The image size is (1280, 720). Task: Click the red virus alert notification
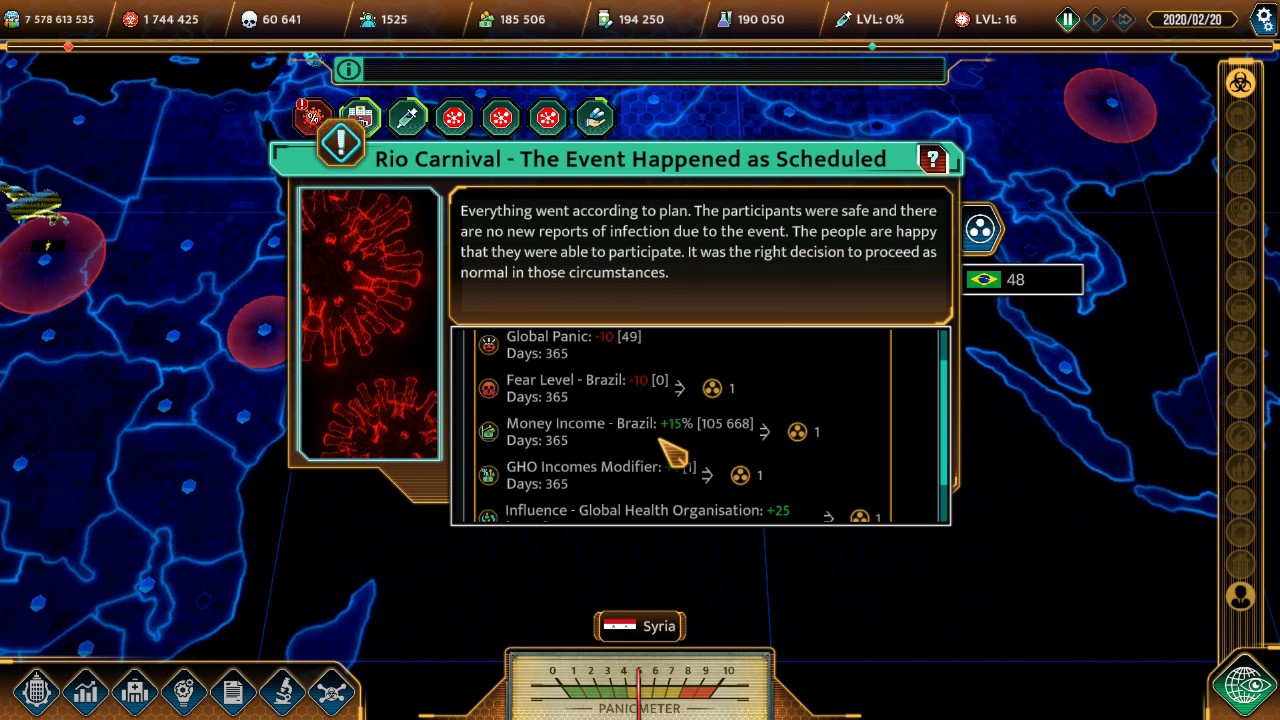[x=313, y=117]
